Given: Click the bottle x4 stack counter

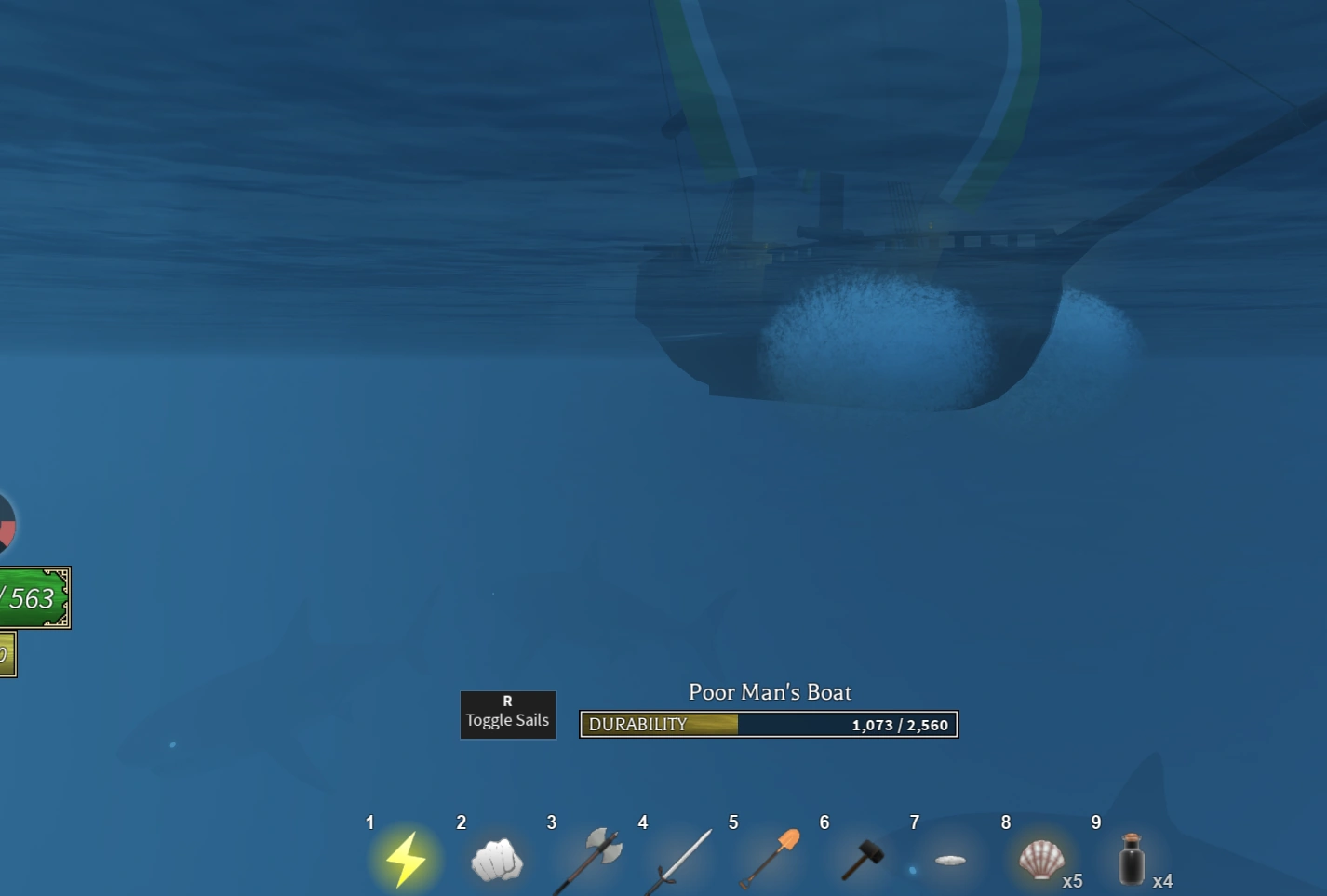Looking at the screenshot, I should coord(1163,880).
